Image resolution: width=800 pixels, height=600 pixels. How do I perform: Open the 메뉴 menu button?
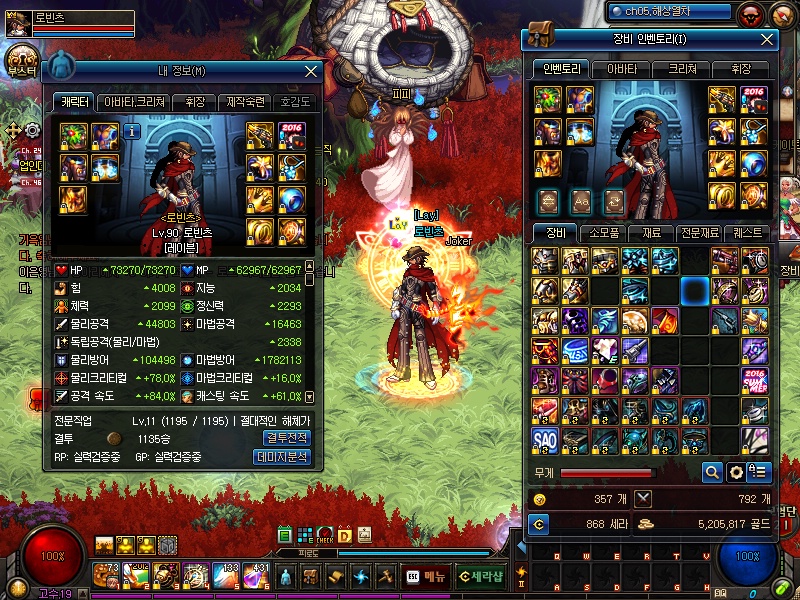pyautogui.click(x=426, y=576)
